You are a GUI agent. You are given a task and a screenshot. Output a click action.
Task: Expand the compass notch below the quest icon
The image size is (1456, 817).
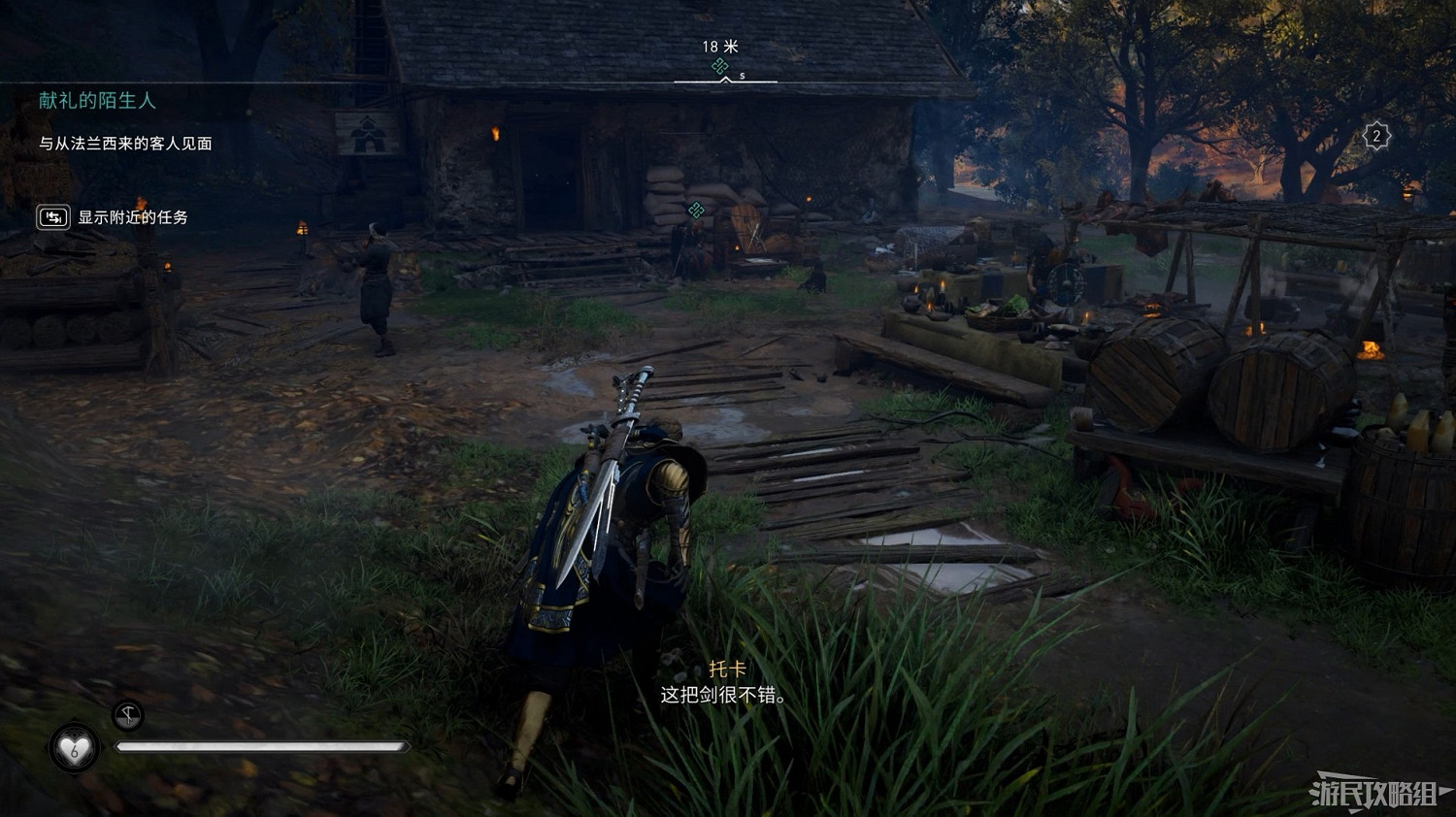tap(725, 82)
